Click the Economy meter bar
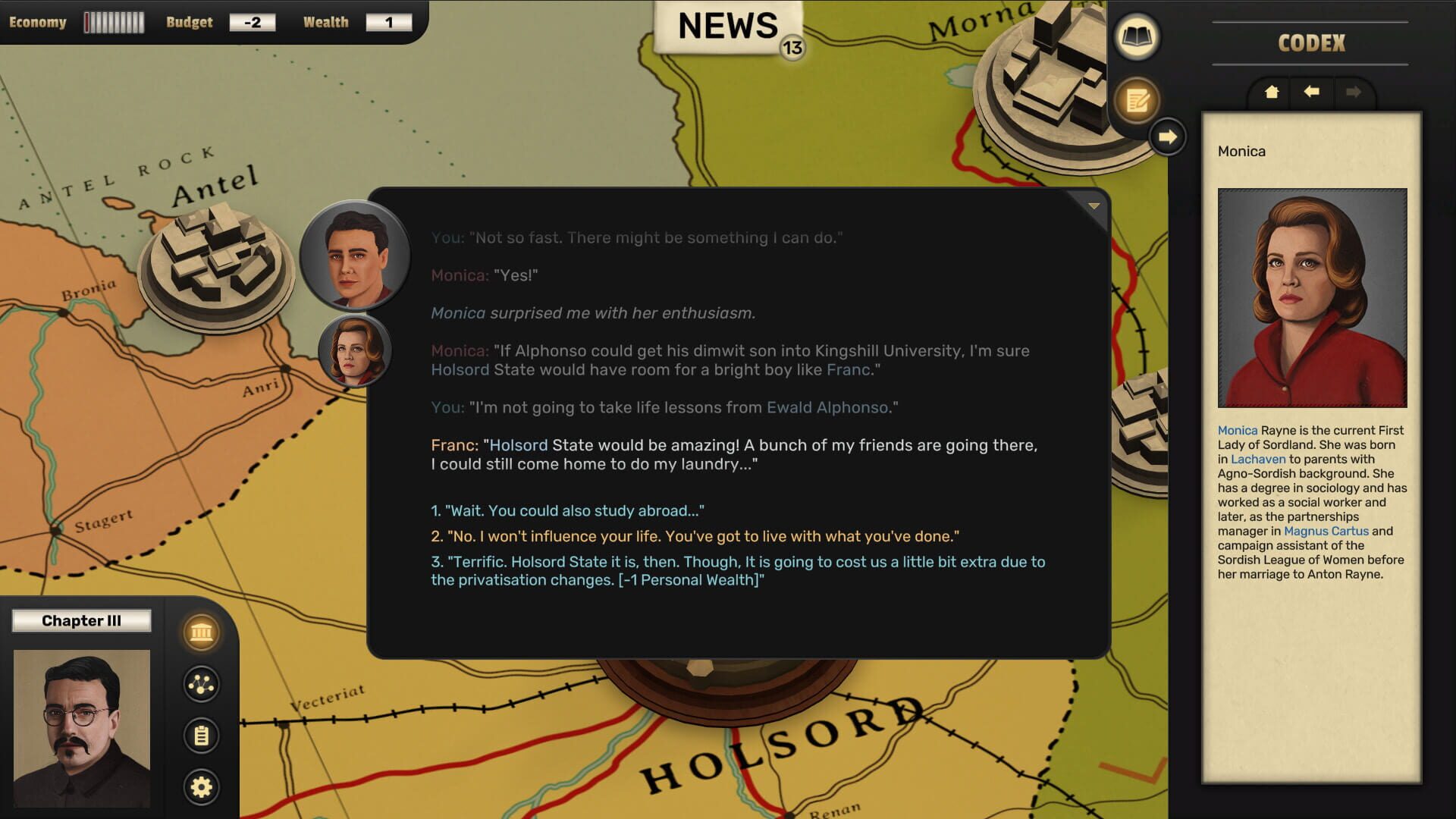The width and height of the screenshot is (1456, 819). pos(115,21)
